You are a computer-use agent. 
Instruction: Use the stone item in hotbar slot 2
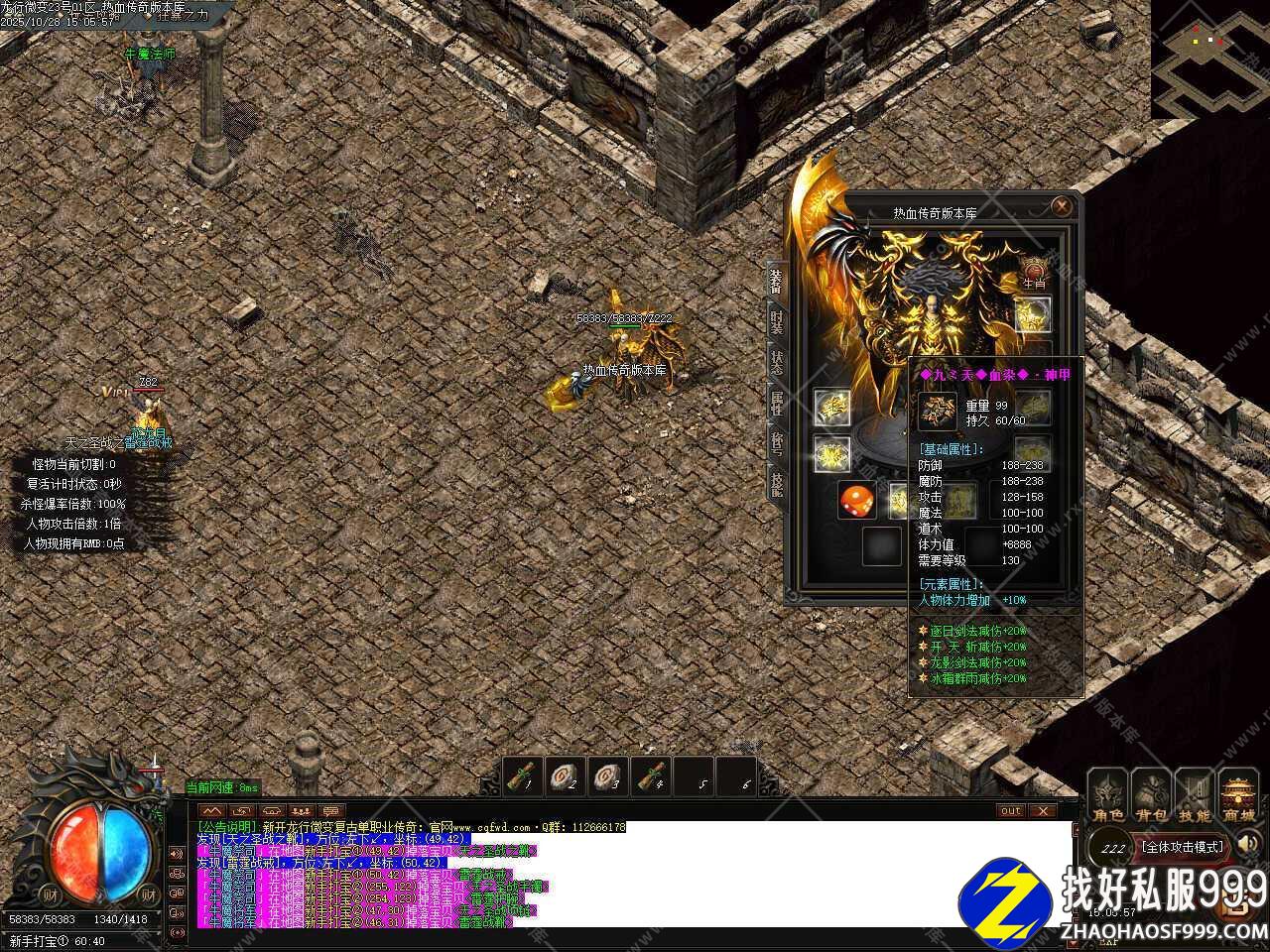tap(568, 776)
